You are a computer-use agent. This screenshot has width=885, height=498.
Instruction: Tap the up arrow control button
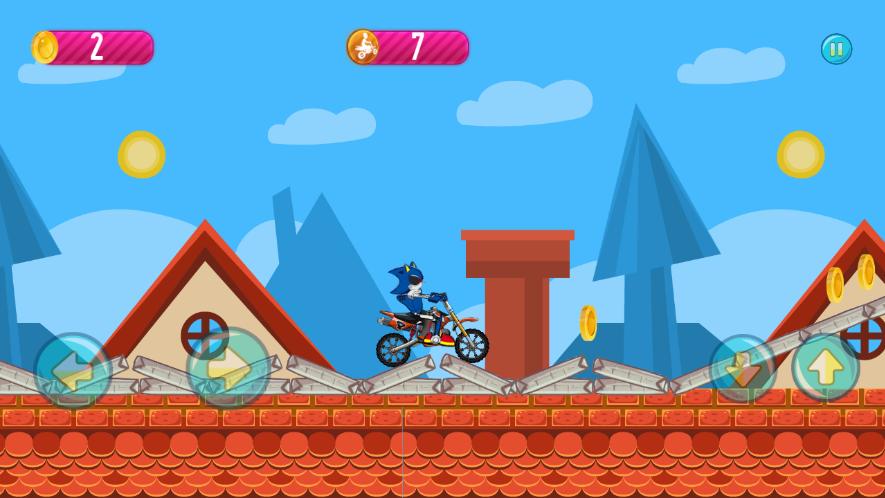826,367
